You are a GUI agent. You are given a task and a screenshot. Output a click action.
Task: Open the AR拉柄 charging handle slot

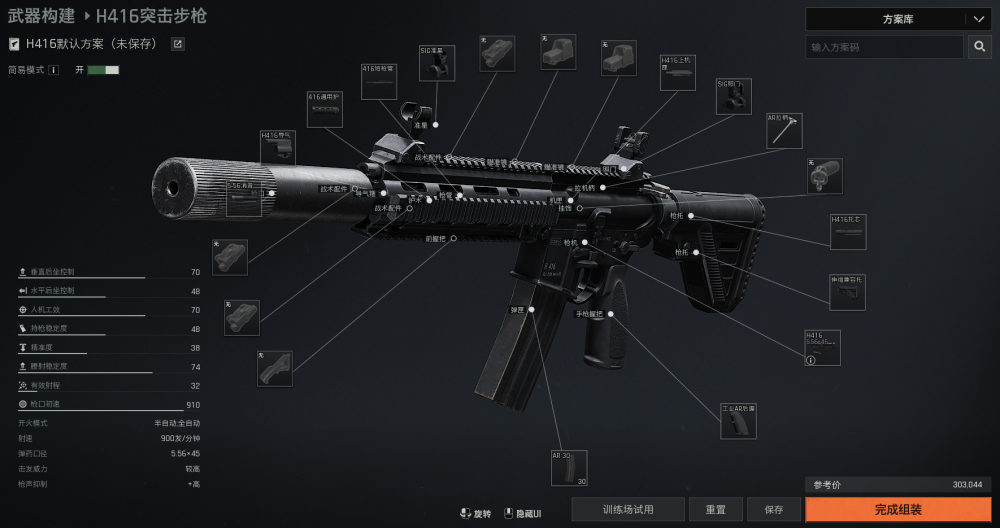[784, 131]
